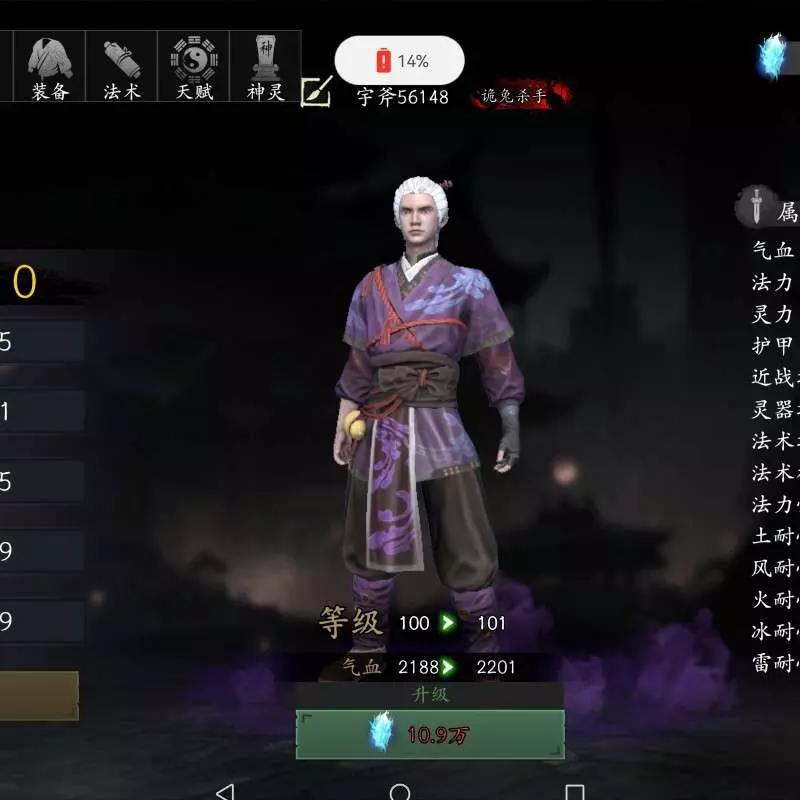Tap the Android back navigation button
The width and height of the screenshot is (800, 800).
click(x=225, y=792)
